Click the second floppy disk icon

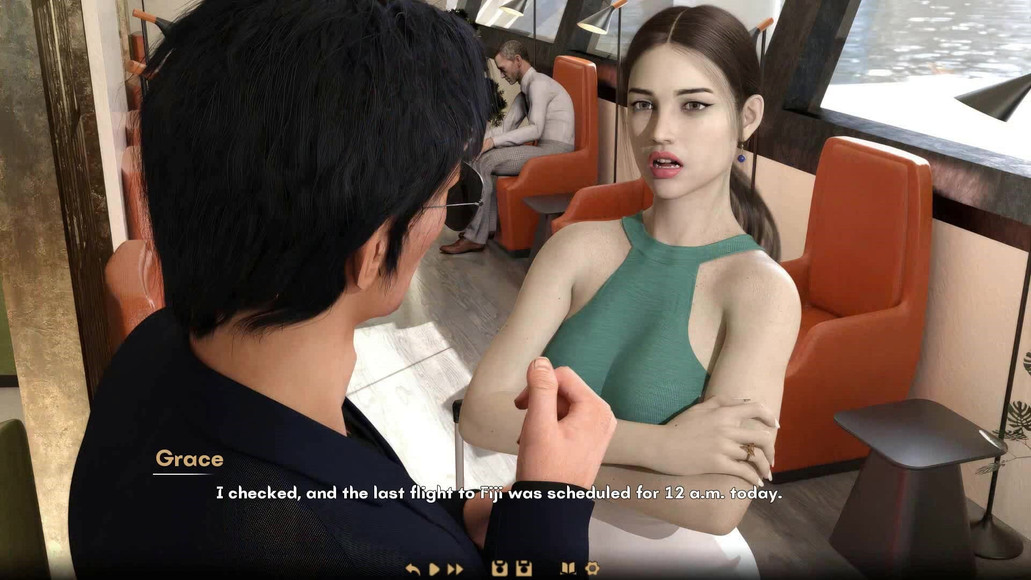(x=523, y=569)
